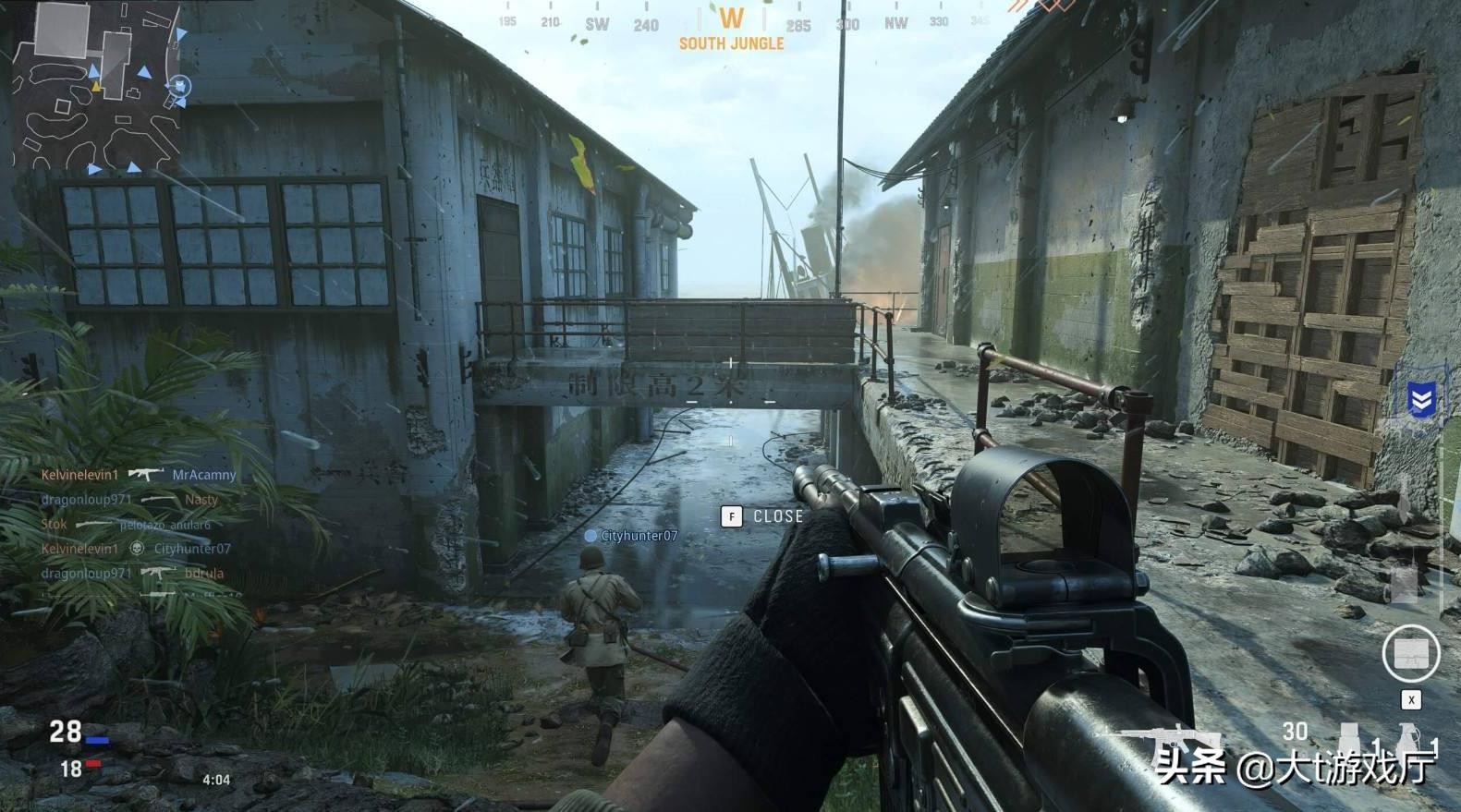Click the circled objective marker on the minimap
1461x812 pixels.
click(x=179, y=87)
